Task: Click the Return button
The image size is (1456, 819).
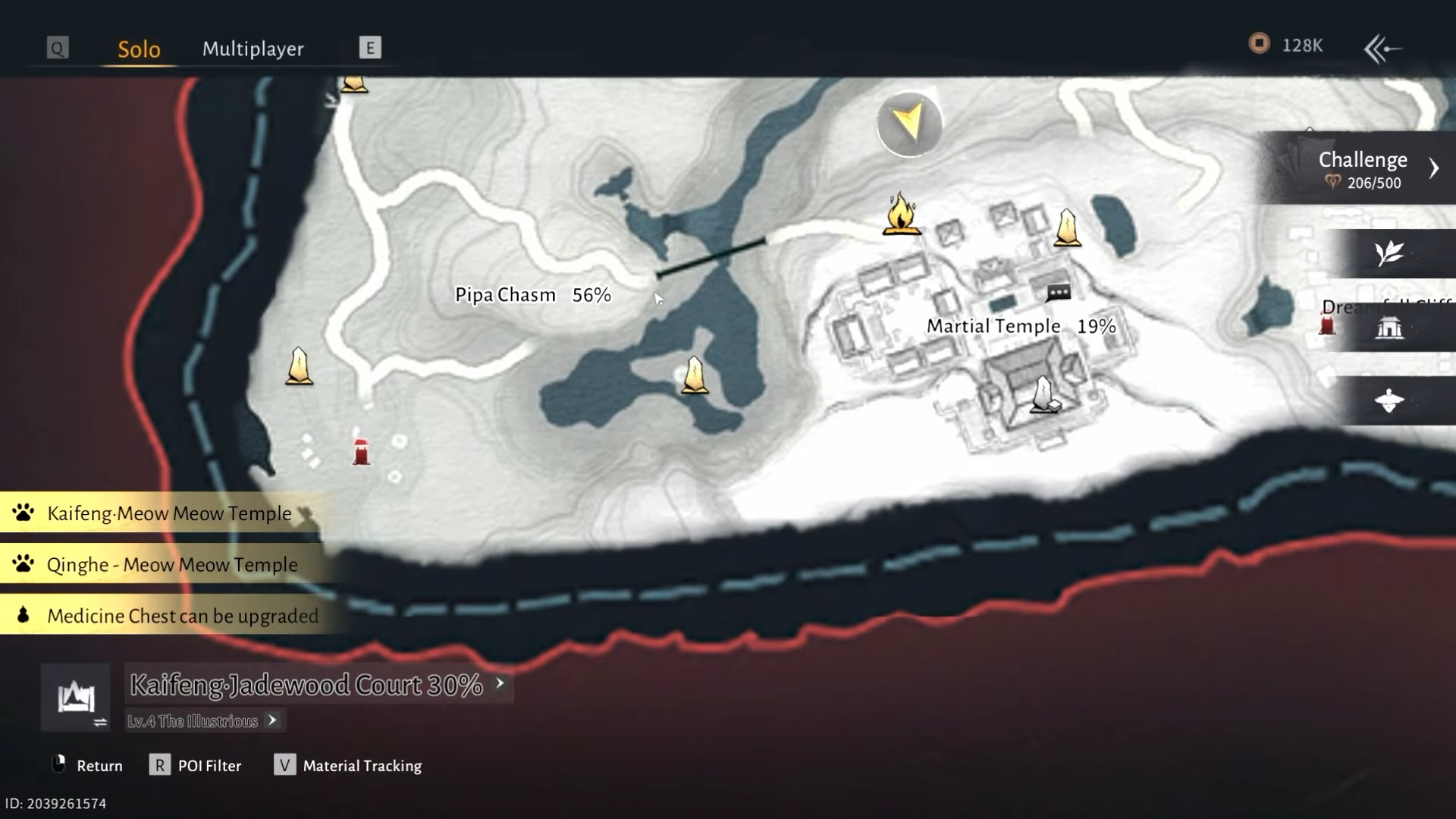Action: pyautogui.click(x=100, y=765)
